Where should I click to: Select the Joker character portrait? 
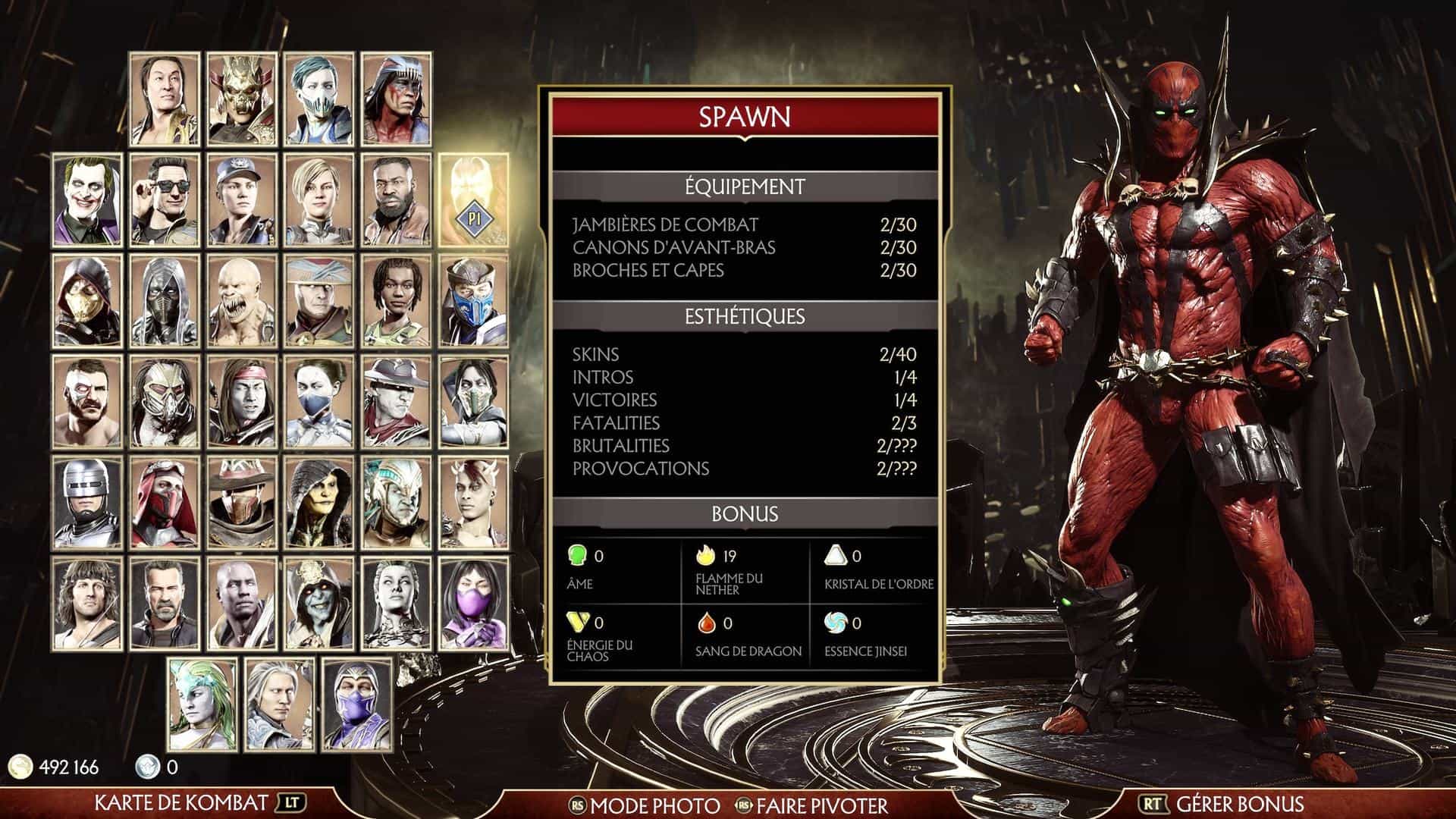click(x=87, y=200)
